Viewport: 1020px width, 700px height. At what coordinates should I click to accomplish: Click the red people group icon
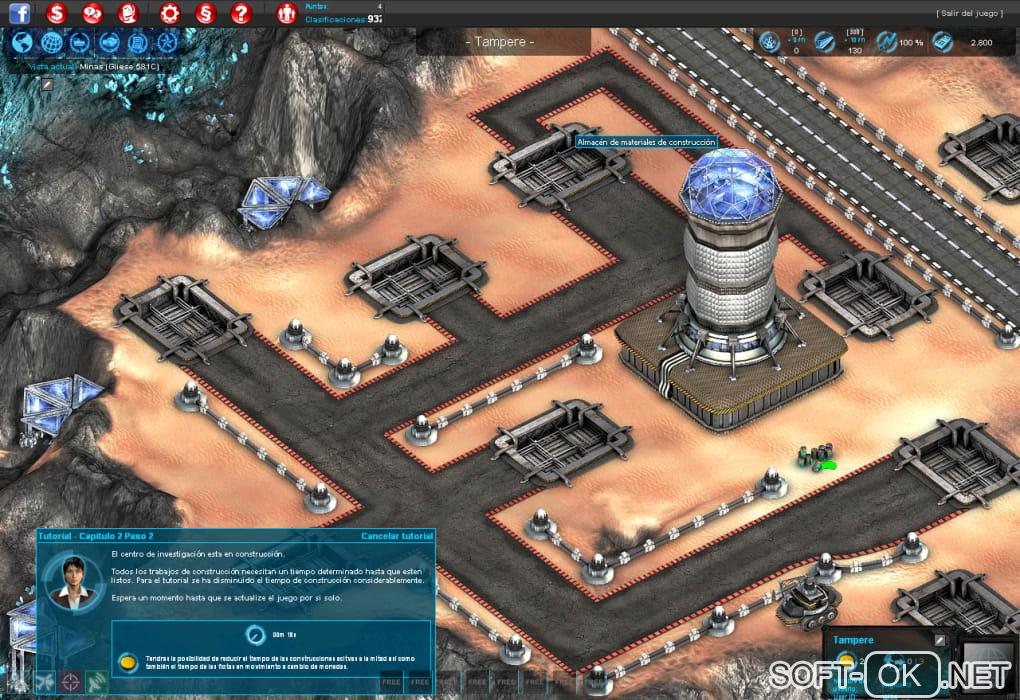coord(287,14)
